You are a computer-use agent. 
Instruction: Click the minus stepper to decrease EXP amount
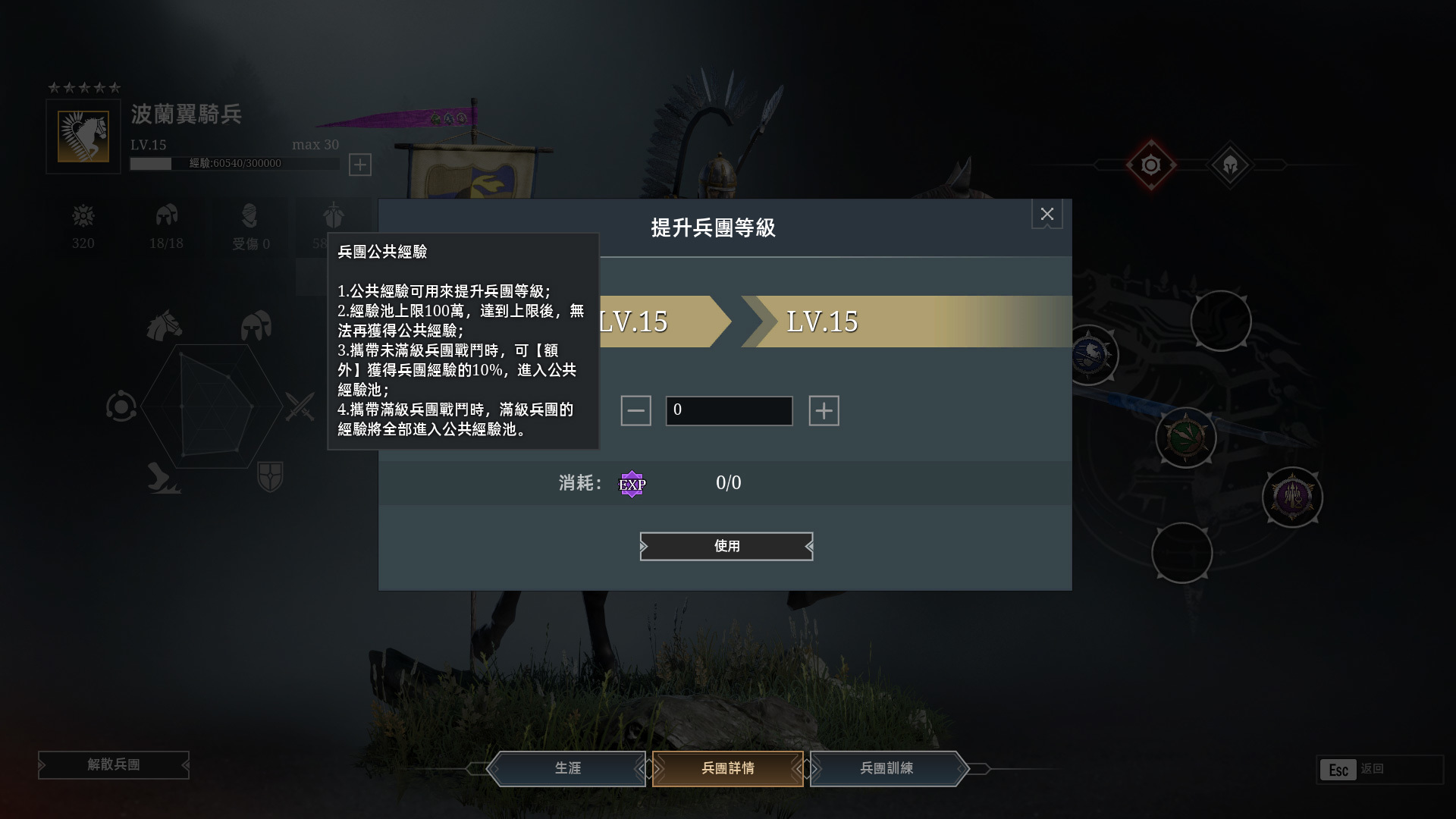click(x=637, y=410)
